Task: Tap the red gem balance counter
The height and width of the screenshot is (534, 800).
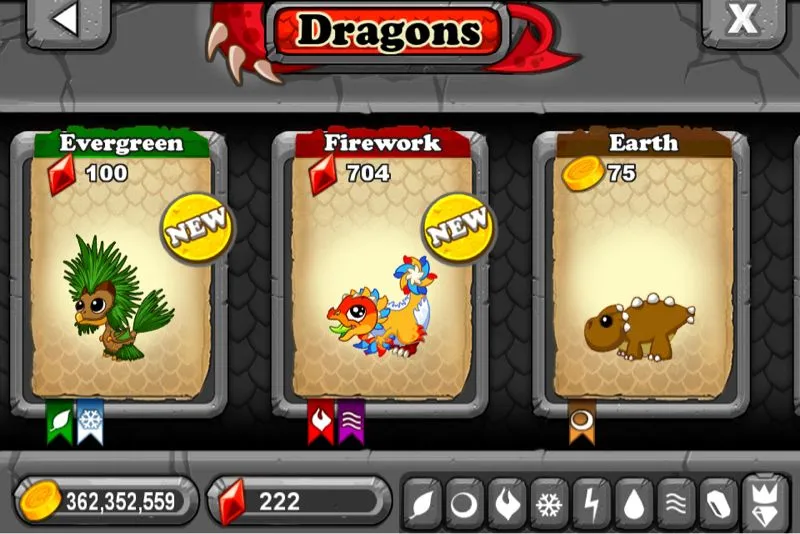Action: pyautogui.click(x=297, y=501)
